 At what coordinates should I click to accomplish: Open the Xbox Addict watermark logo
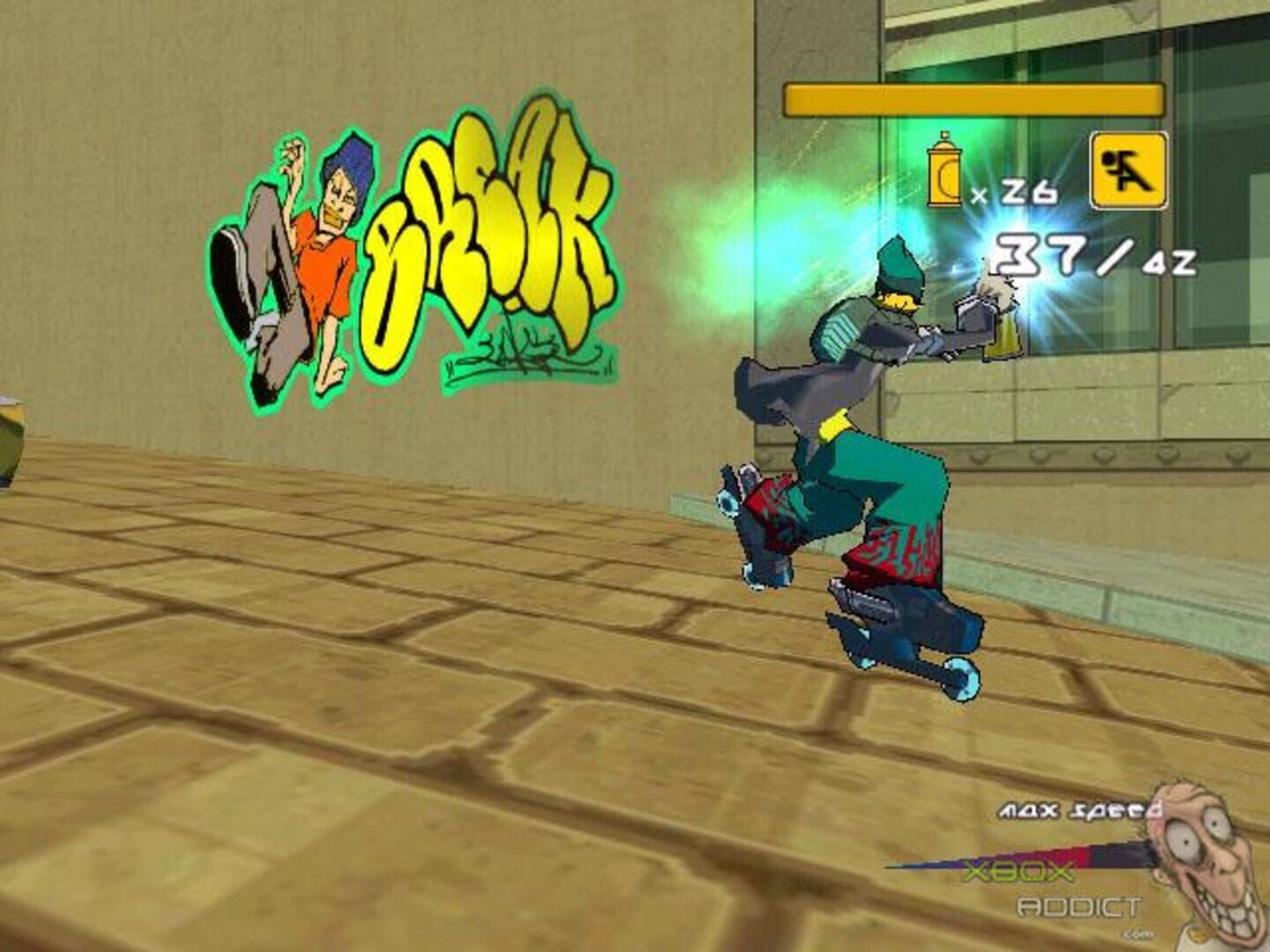coord(1050,890)
